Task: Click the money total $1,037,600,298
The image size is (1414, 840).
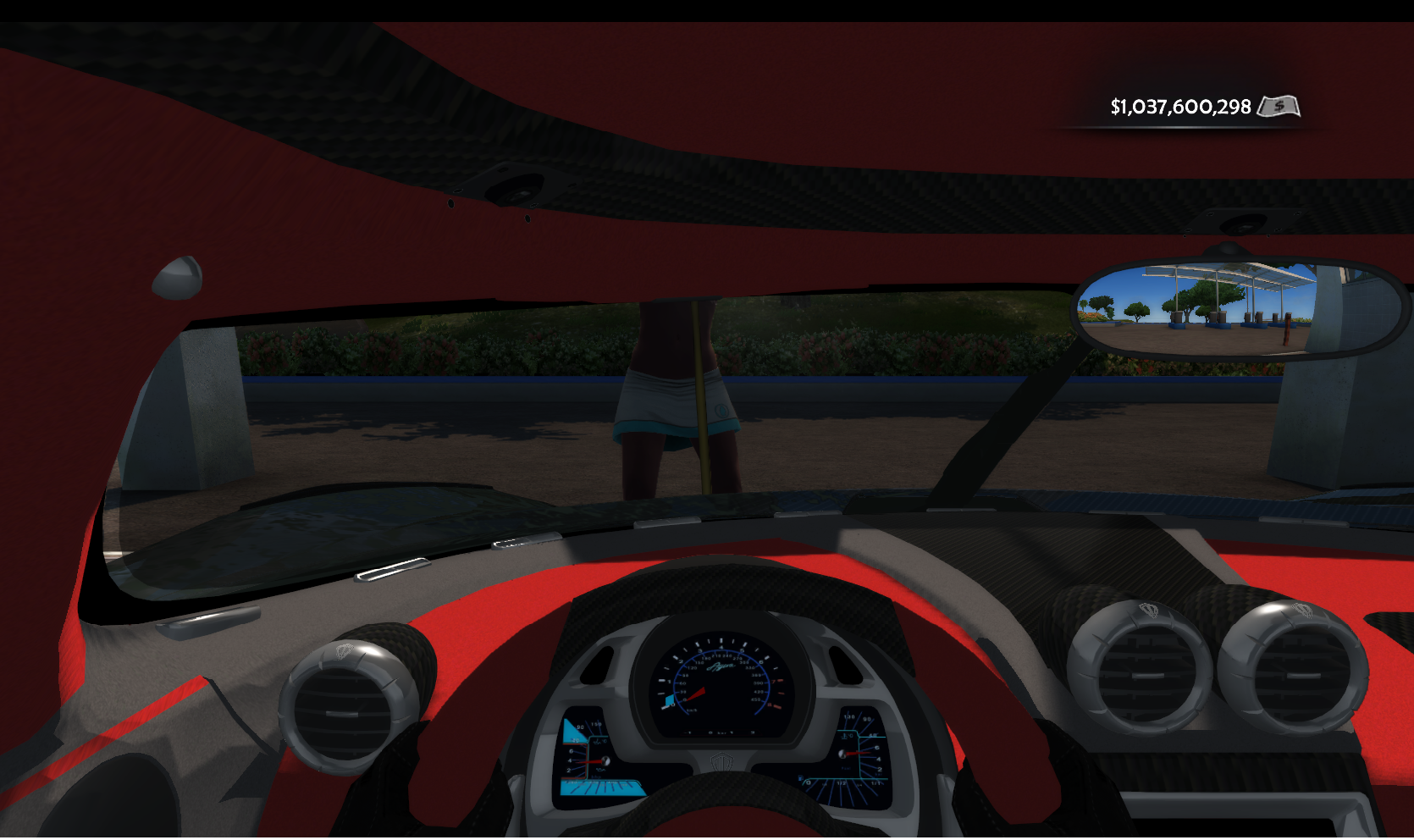Action: click(1181, 108)
